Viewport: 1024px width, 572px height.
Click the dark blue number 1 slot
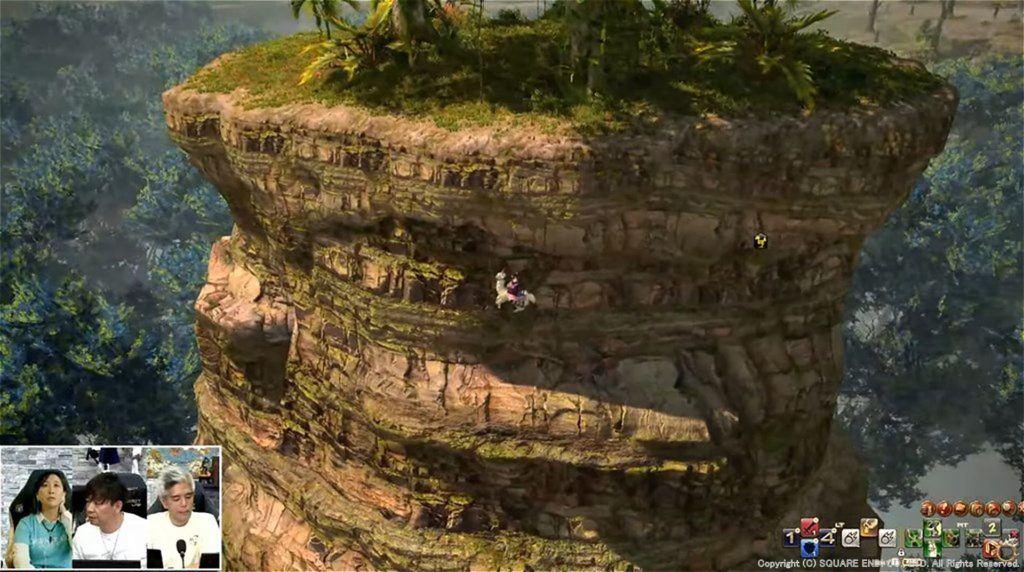[791, 537]
